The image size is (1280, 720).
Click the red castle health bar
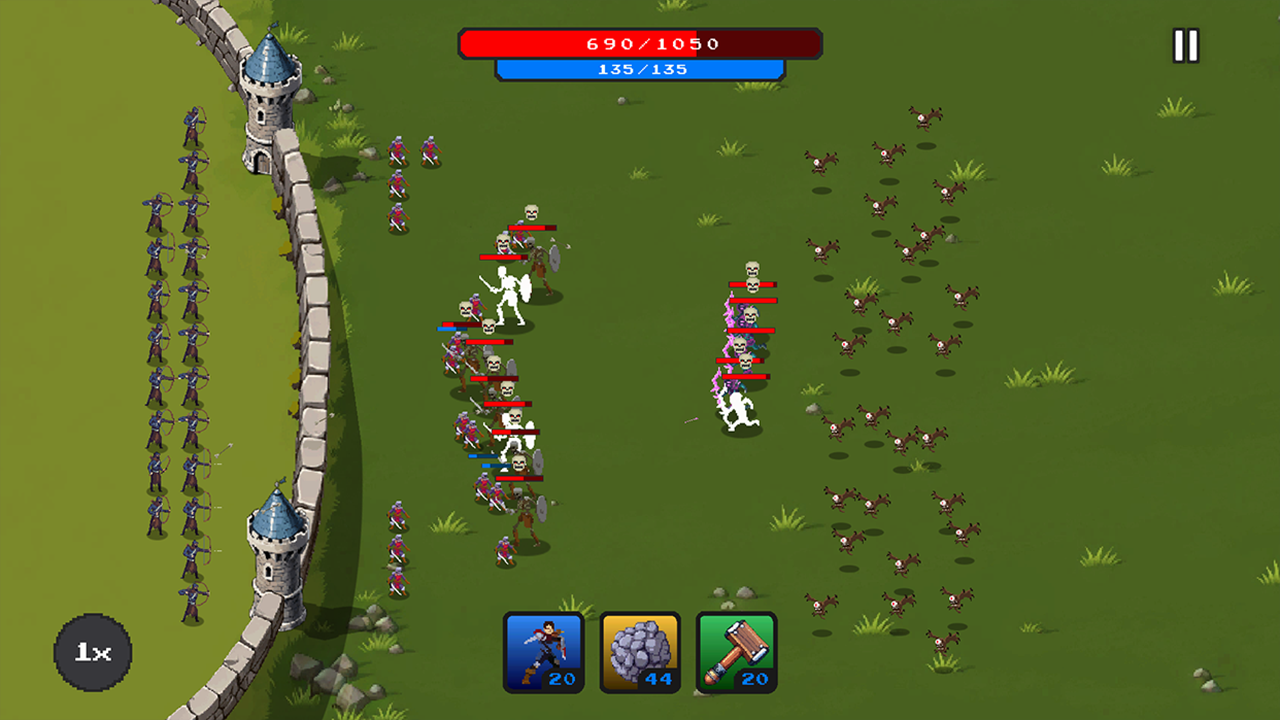638,43
